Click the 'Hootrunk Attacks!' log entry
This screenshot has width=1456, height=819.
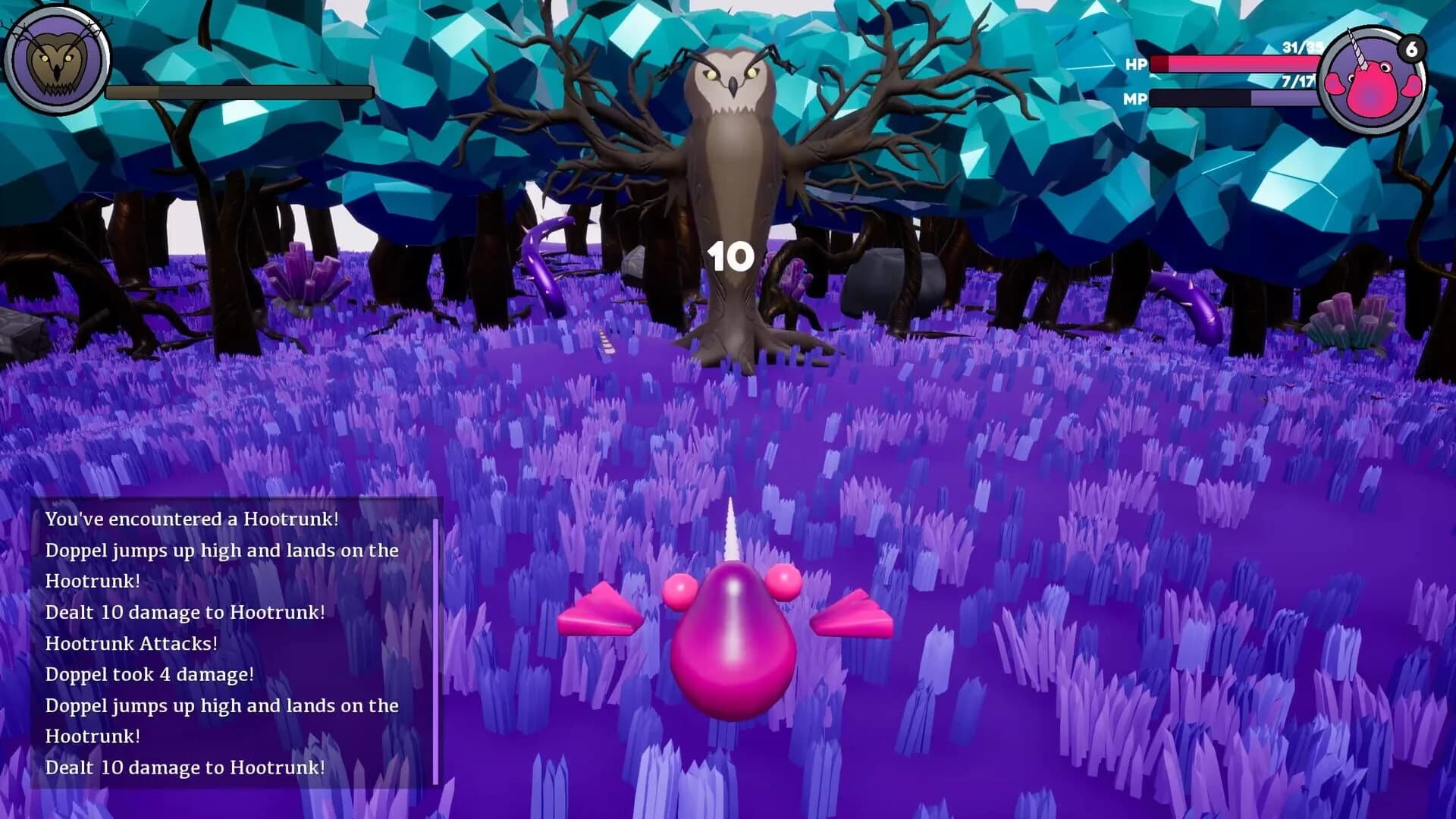133,643
